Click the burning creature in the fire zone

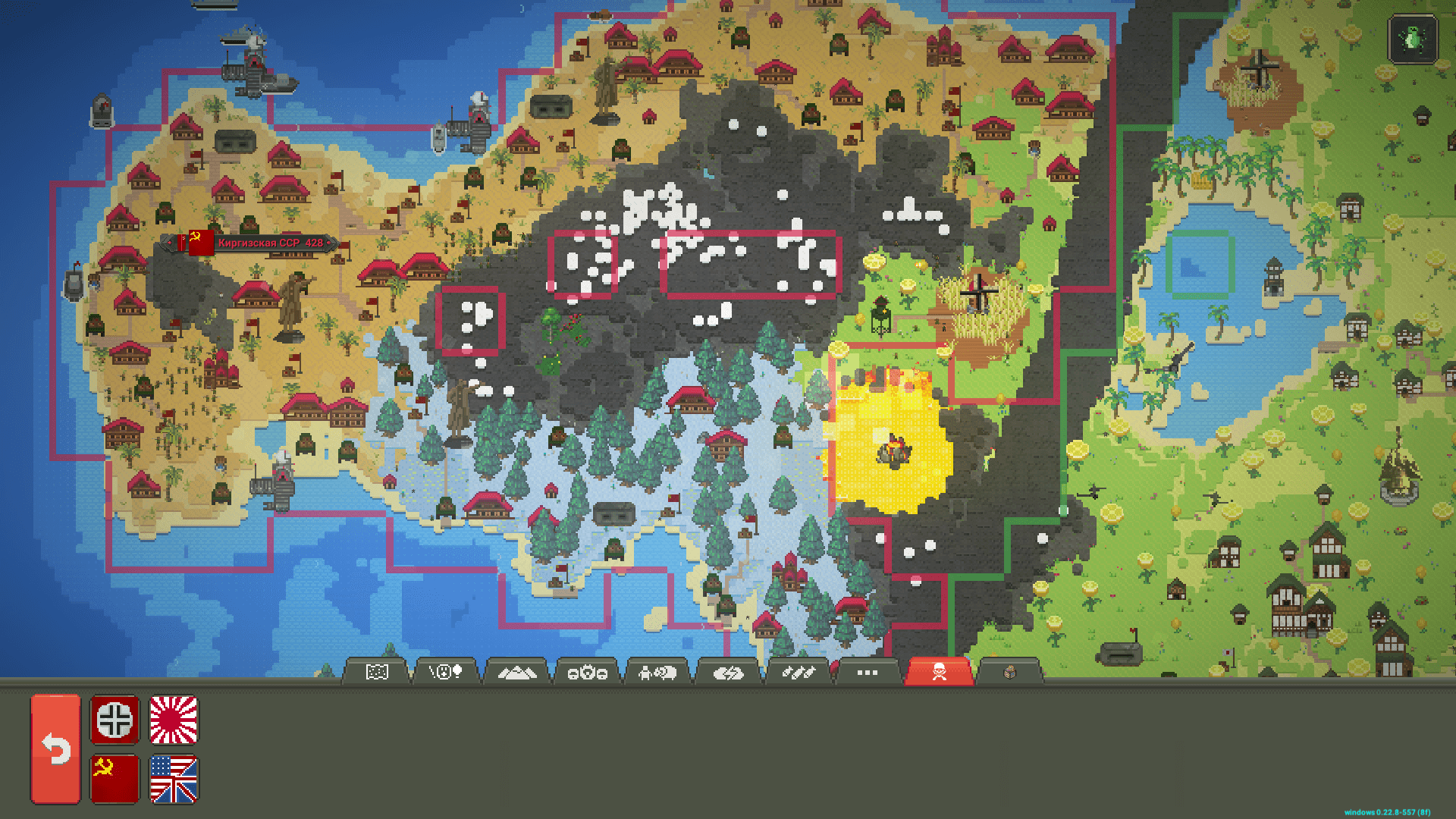click(x=895, y=451)
